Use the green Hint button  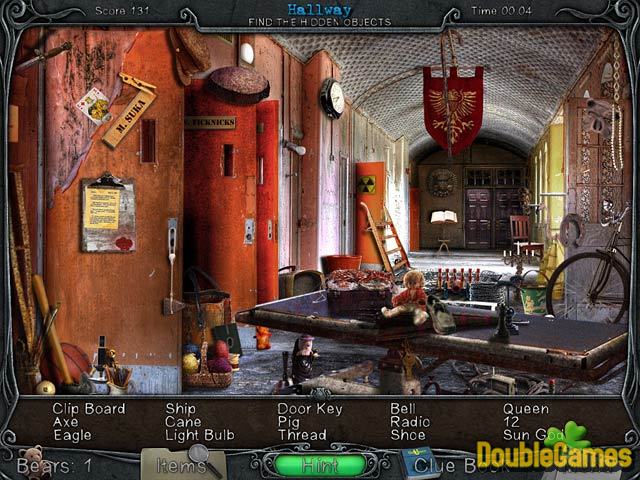pyautogui.click(x=320, y=465)
